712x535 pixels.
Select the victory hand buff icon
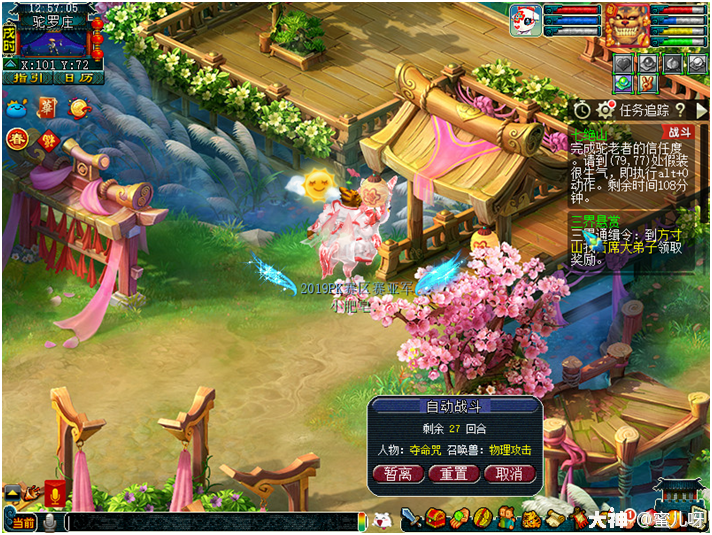(x=645, y=85)
